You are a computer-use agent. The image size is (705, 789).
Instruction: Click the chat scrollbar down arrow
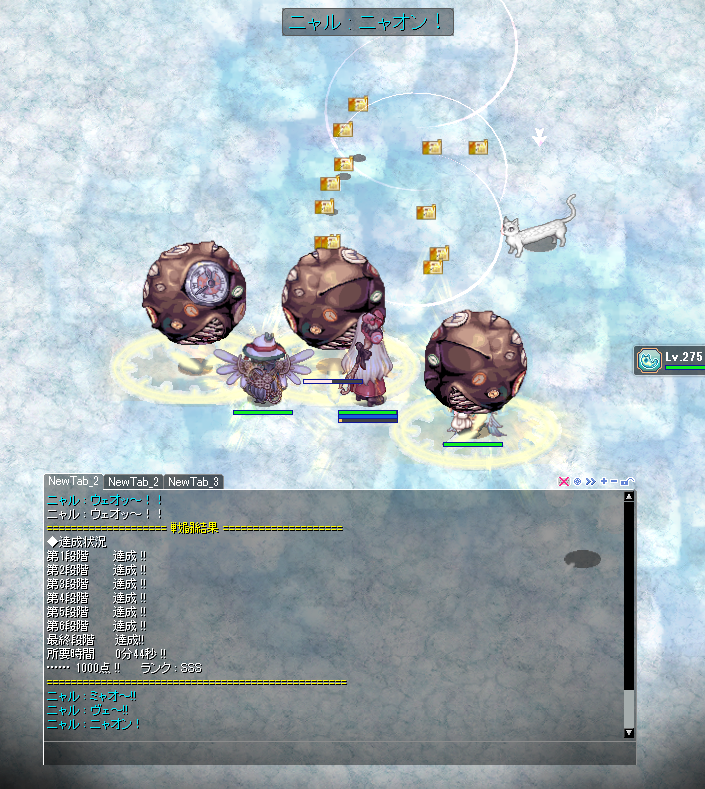[x=629, y=733]
